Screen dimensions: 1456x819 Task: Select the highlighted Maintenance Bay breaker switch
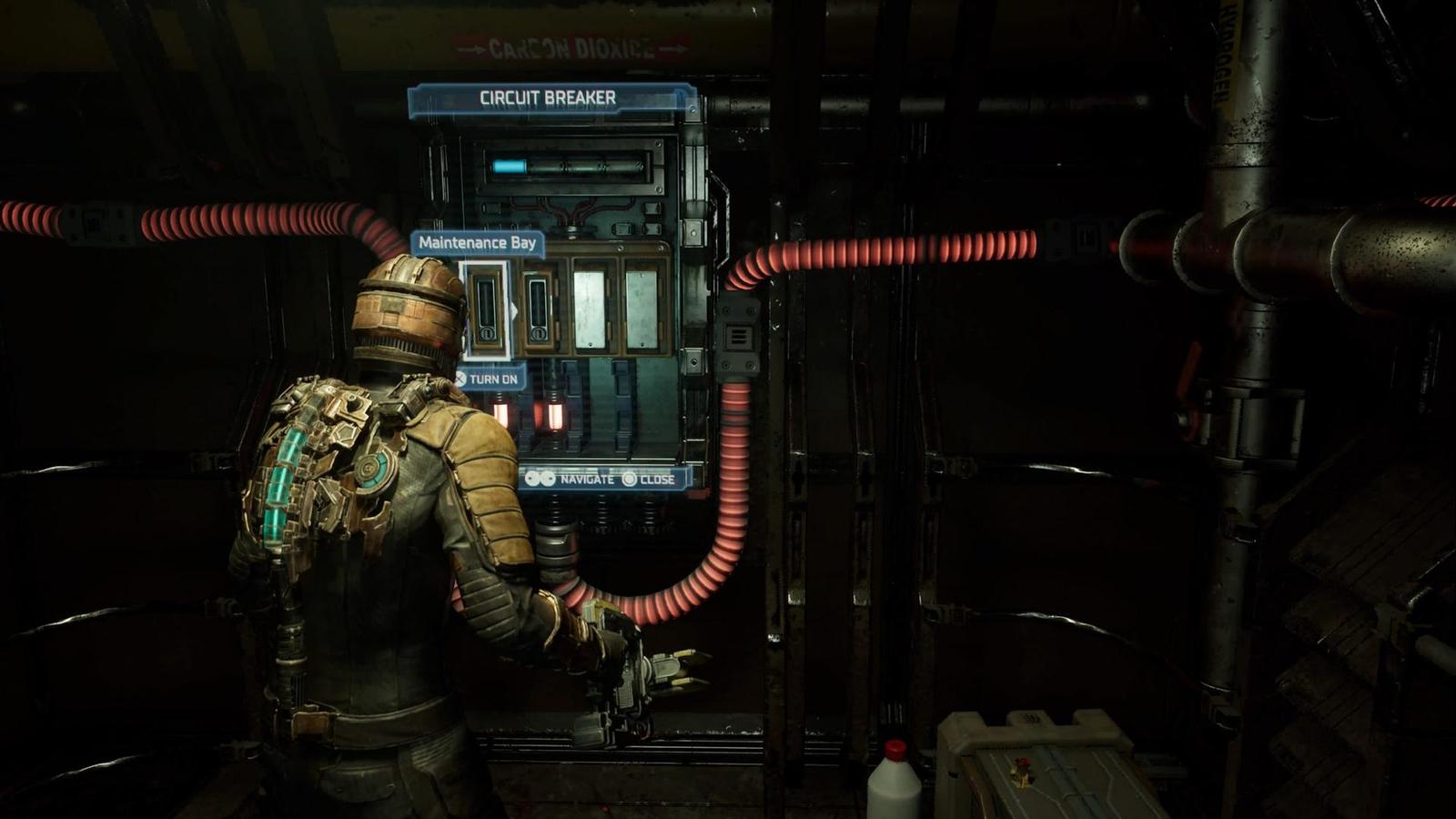[485, 308]
